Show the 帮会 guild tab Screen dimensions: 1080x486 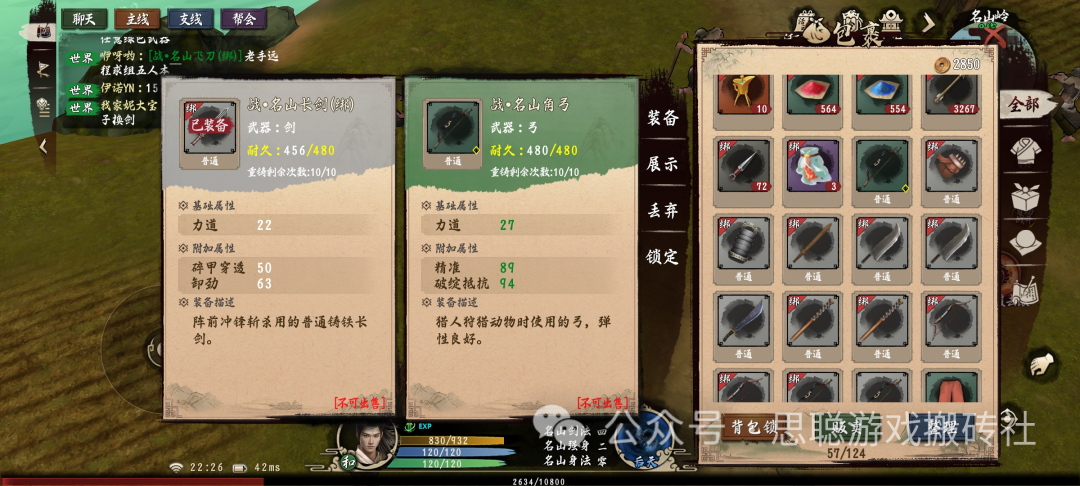[x=242, y=18]
